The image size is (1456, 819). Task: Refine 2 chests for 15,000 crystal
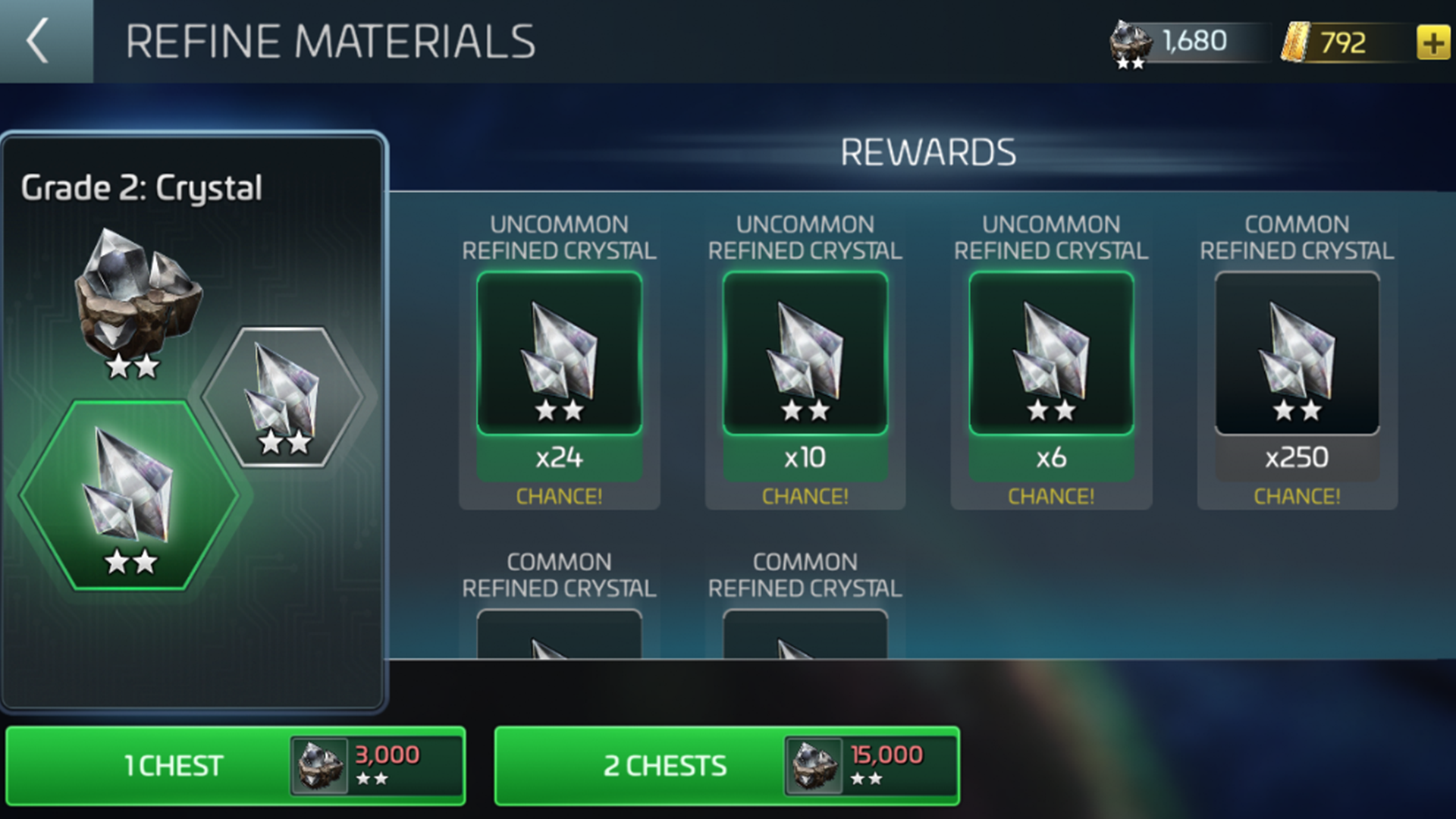click(726, 765)
